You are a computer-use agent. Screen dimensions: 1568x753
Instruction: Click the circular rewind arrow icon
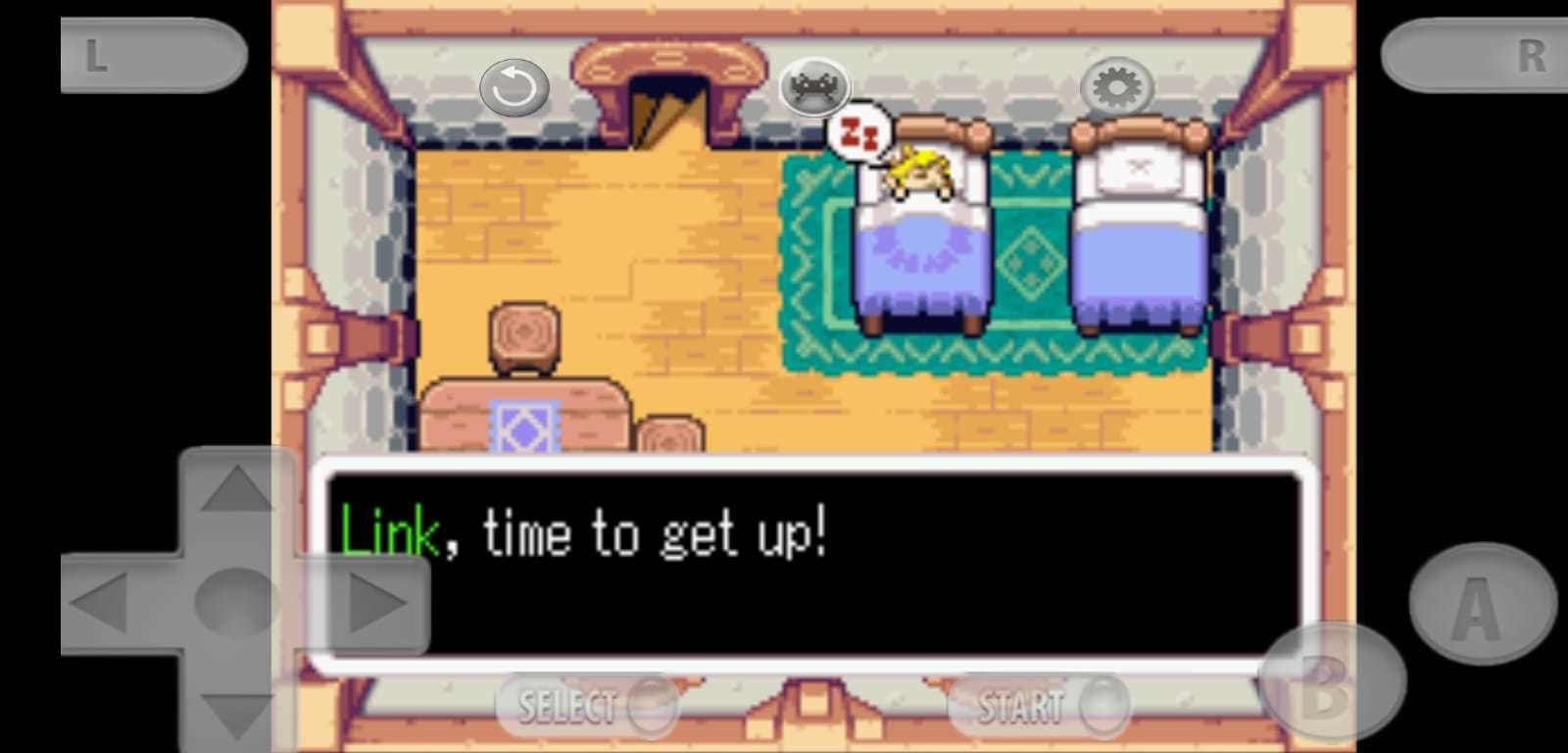pyautogui.click(x=514, y=89)
